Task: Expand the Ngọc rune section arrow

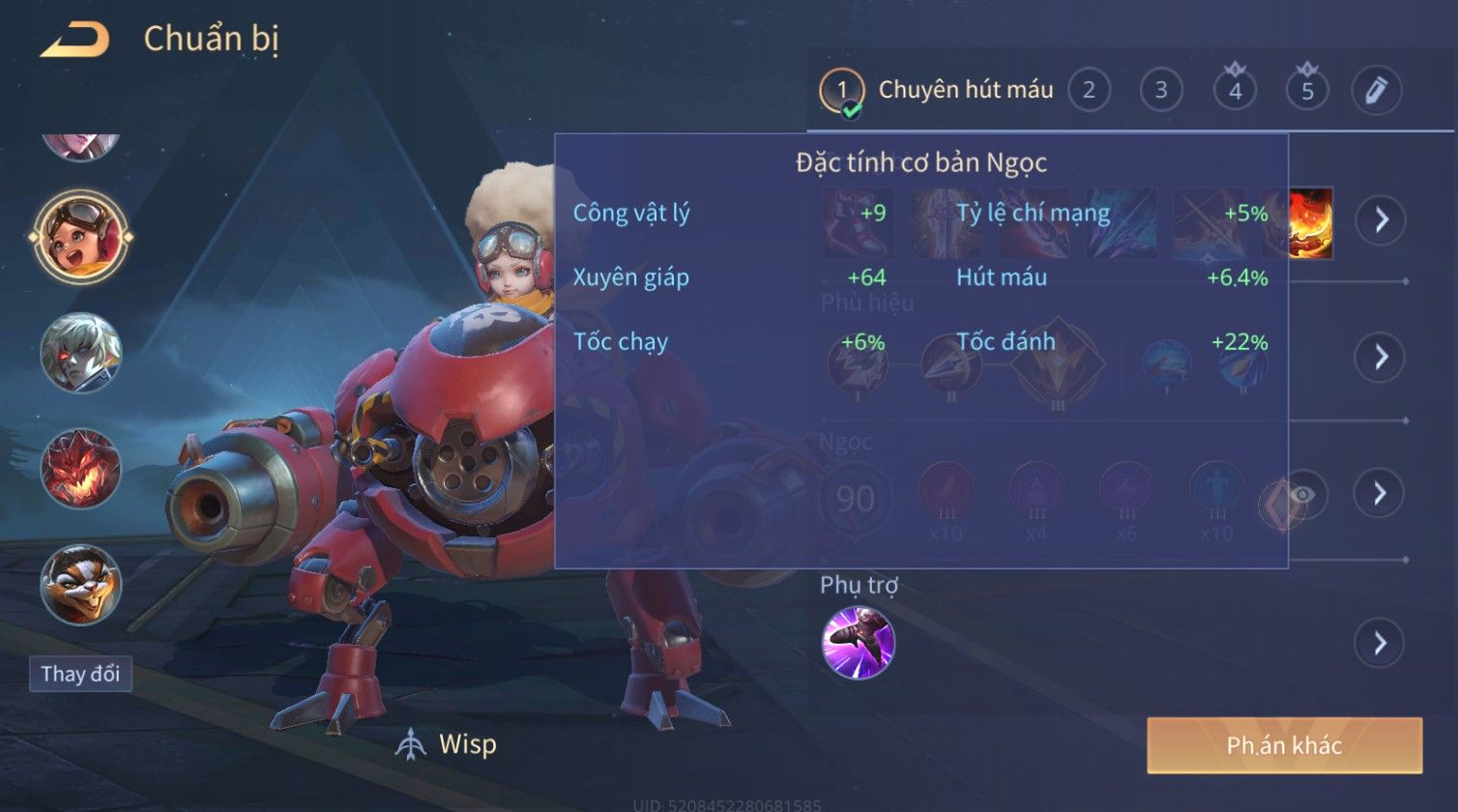Action: [1380, 493]
